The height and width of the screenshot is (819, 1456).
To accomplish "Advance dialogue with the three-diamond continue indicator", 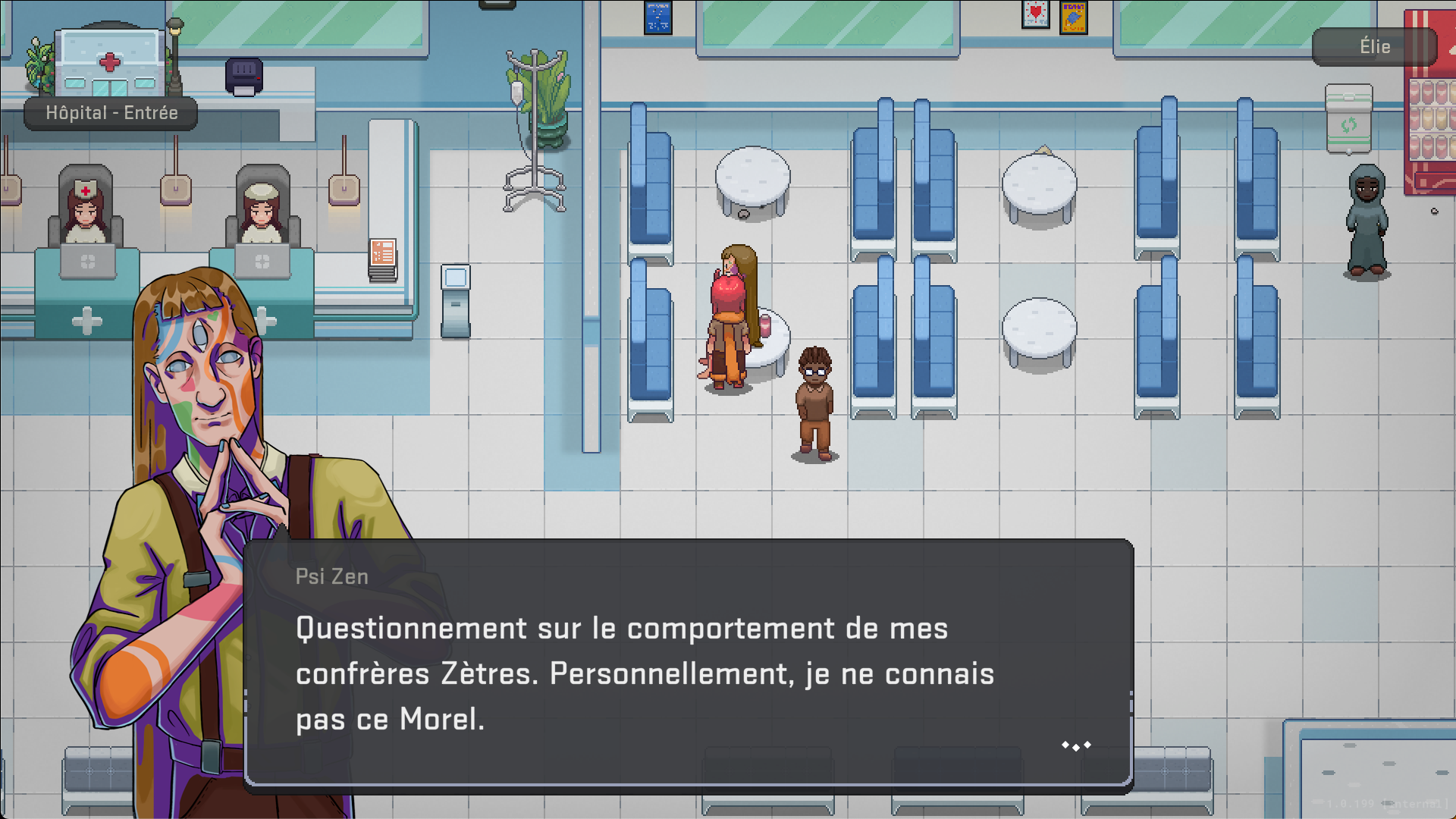I will point(1076,746).
